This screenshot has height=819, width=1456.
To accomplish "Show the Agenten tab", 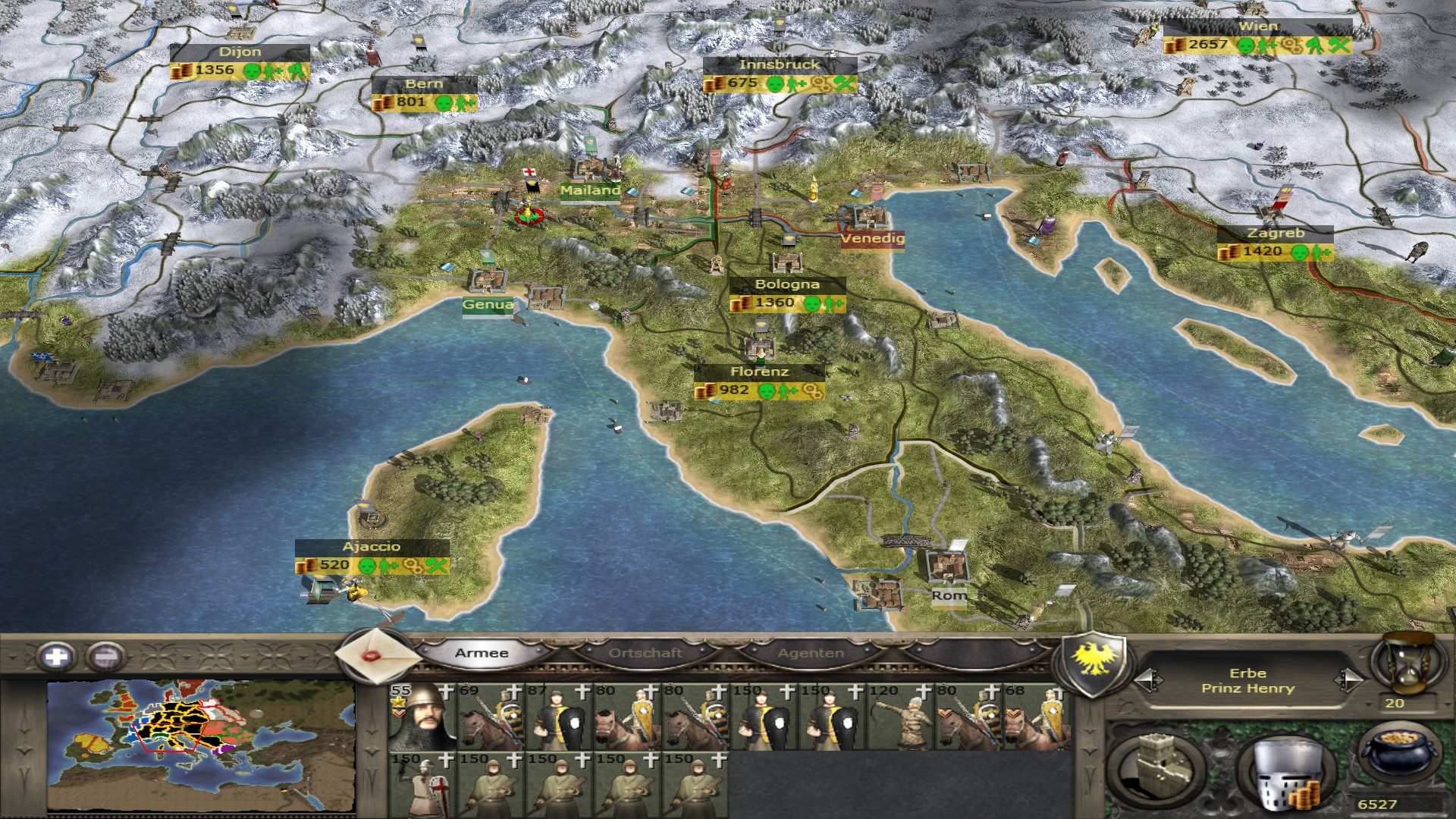I will (810, 653).
